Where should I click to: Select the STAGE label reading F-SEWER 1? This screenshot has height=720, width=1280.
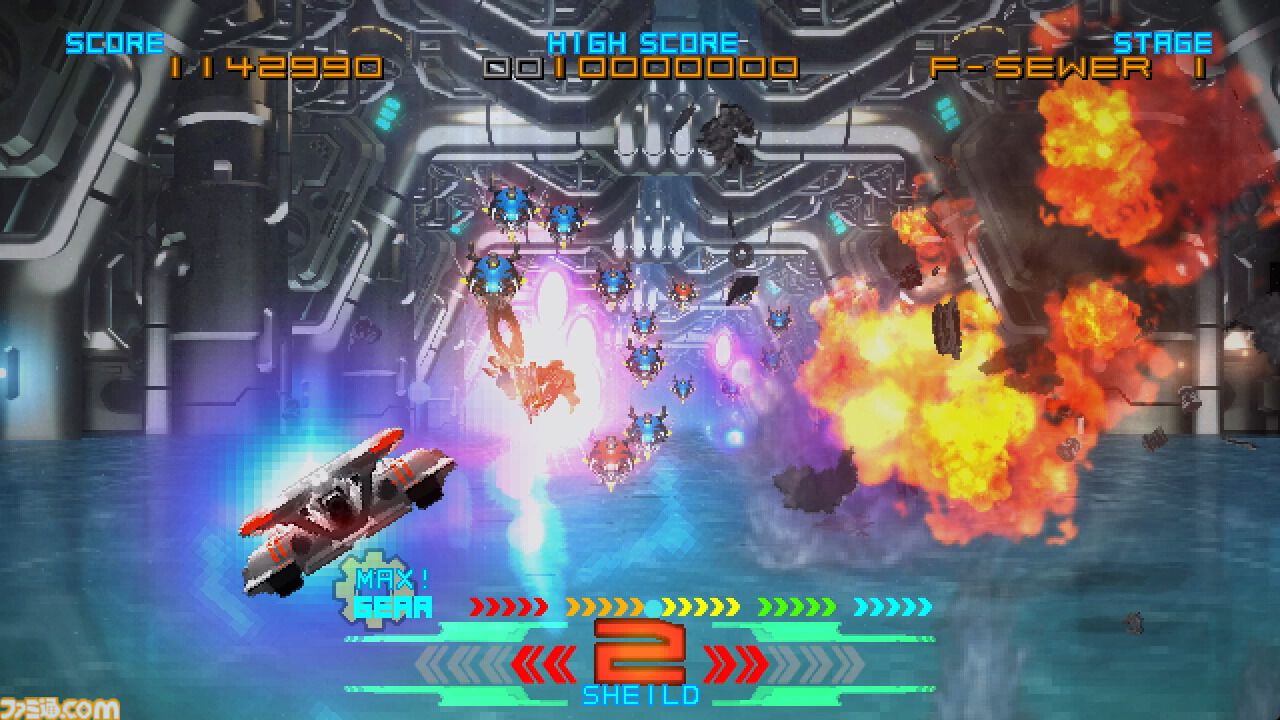(1060, 68)
